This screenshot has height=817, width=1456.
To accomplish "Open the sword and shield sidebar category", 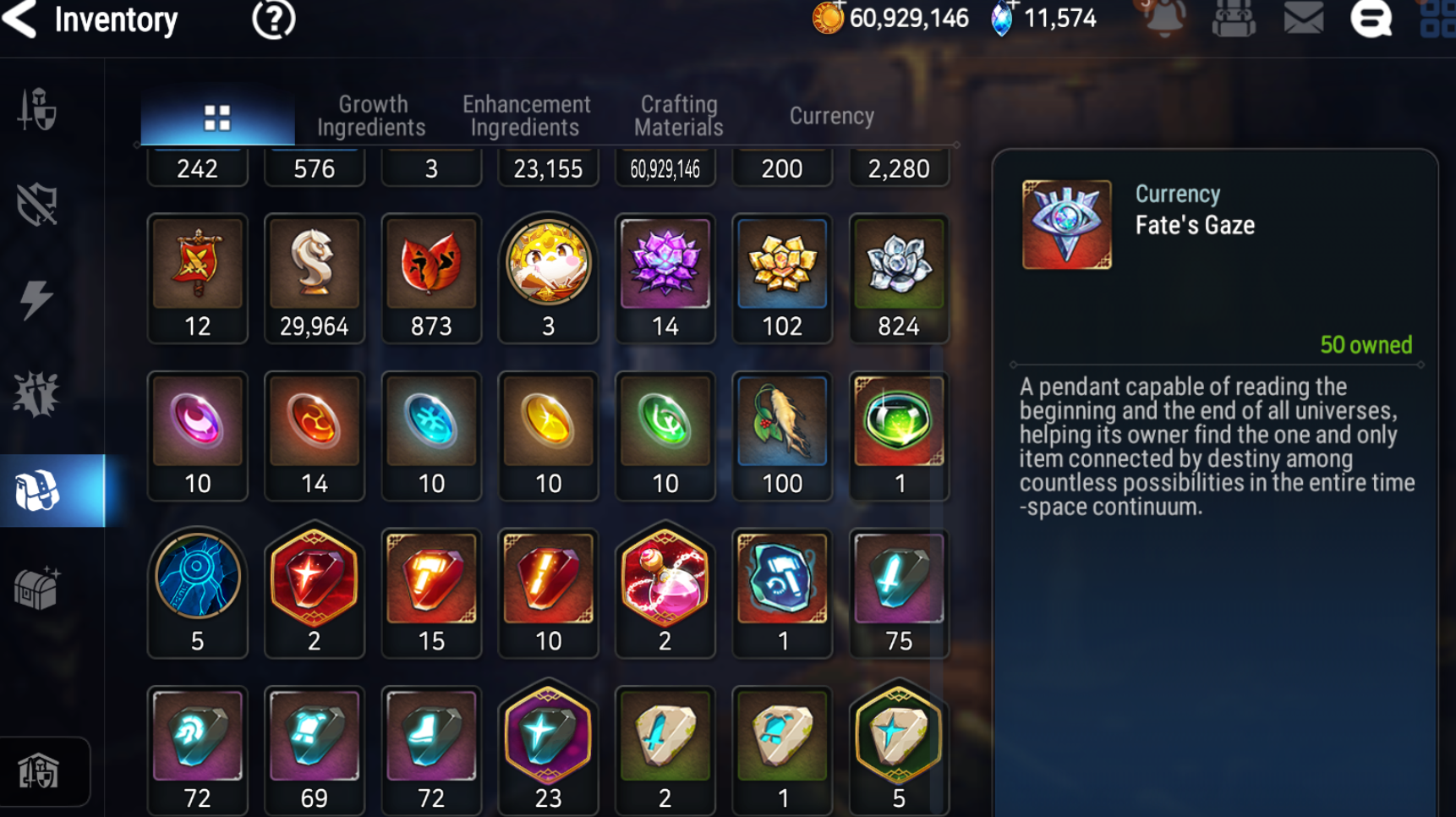I will pos(36,110).
